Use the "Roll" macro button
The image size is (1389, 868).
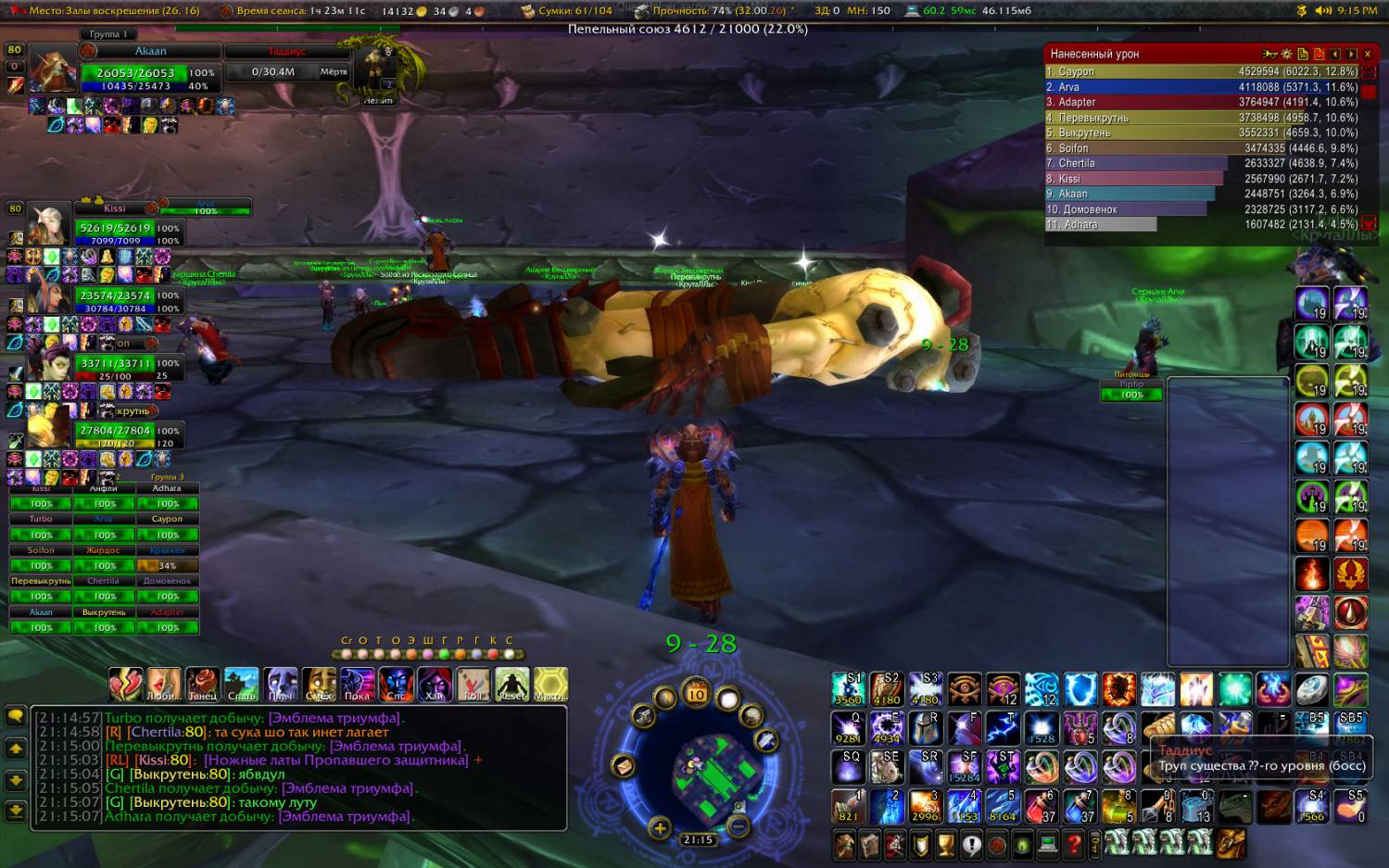(x=473, y=684)
